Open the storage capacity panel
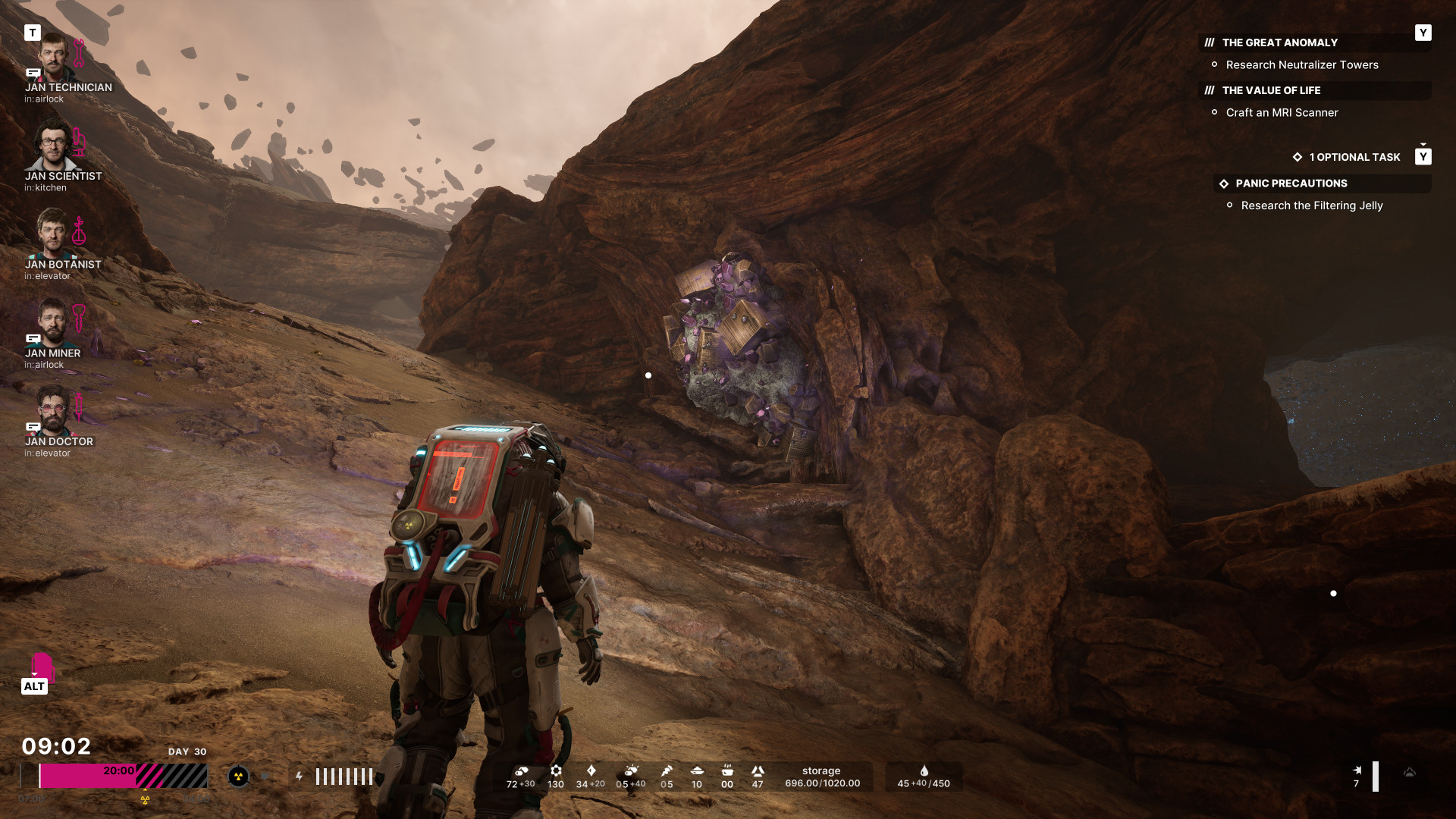Screen dimensions: 1456x819 click(822, 777)
